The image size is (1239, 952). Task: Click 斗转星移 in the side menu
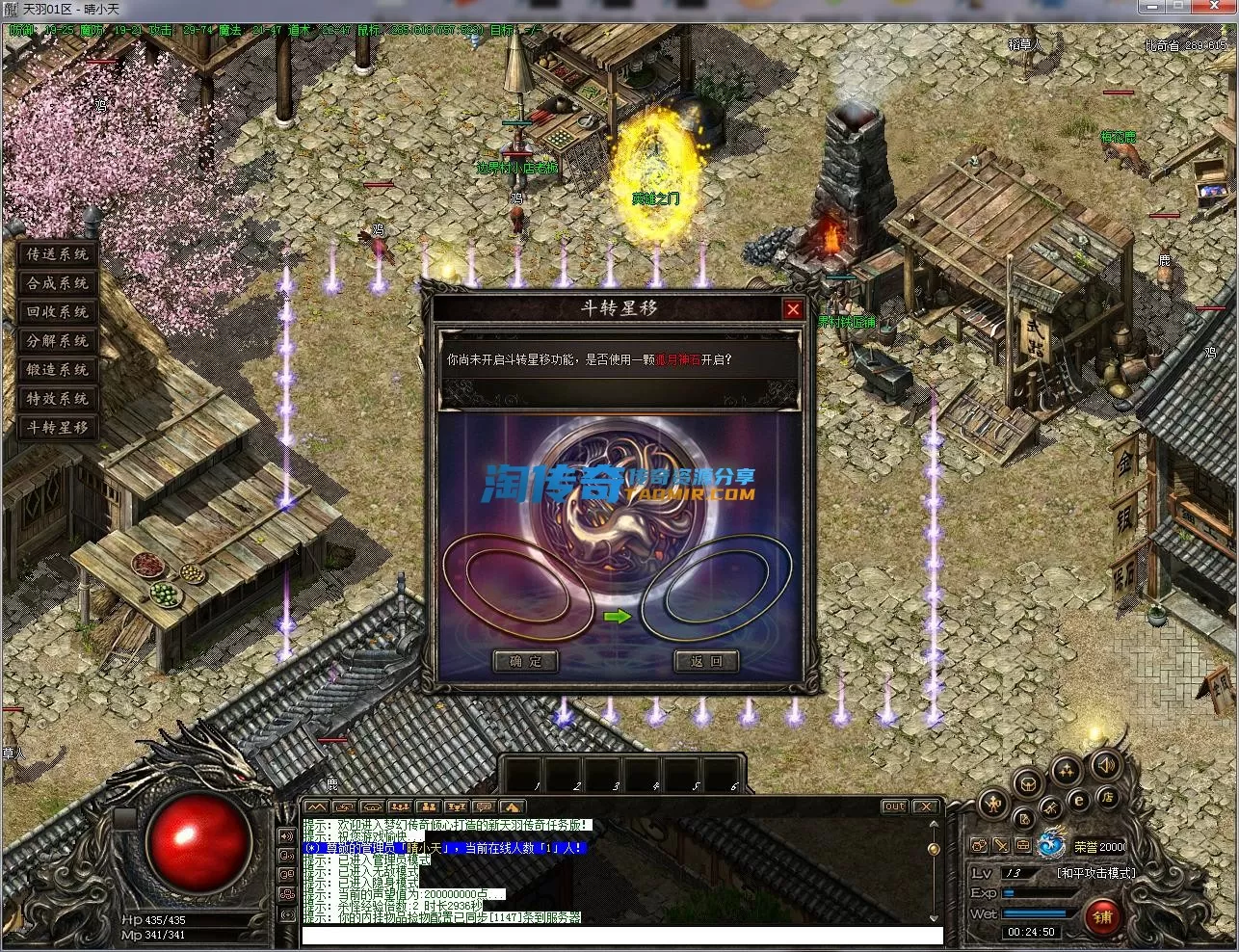click(x=58, y=428)
